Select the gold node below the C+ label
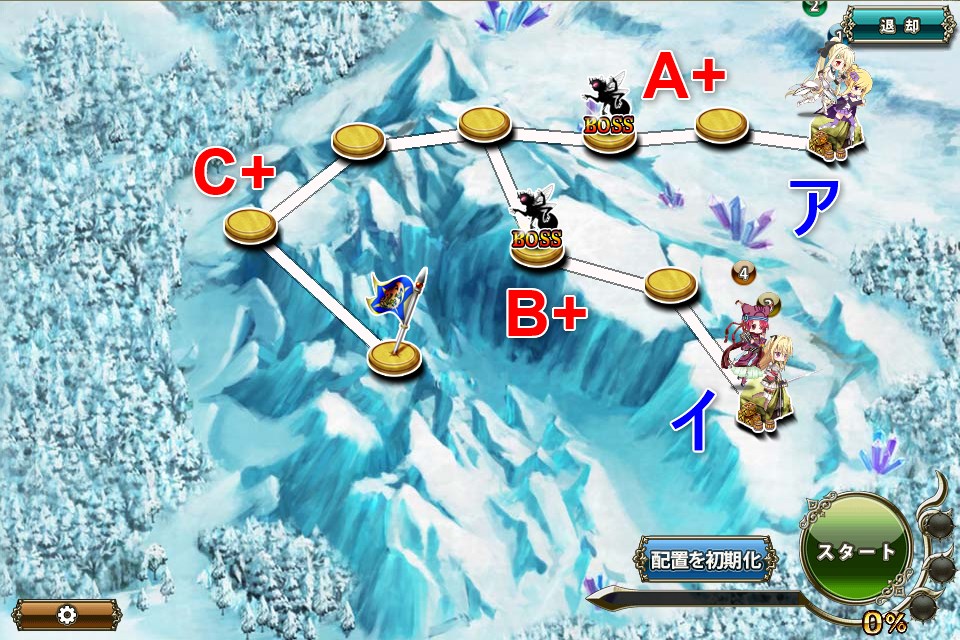 click(250, 226)
